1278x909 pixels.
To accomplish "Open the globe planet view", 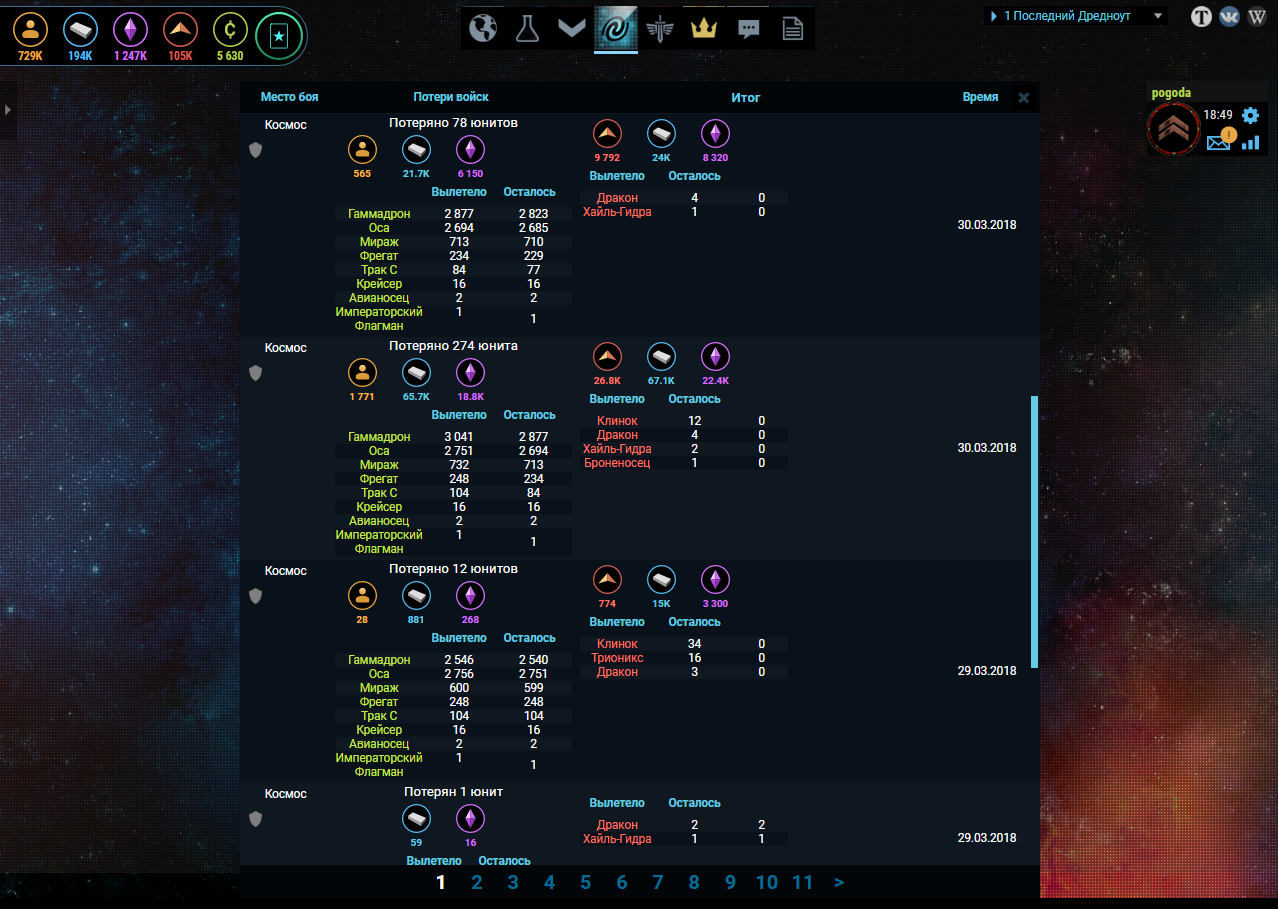I will tap(483, 29).
